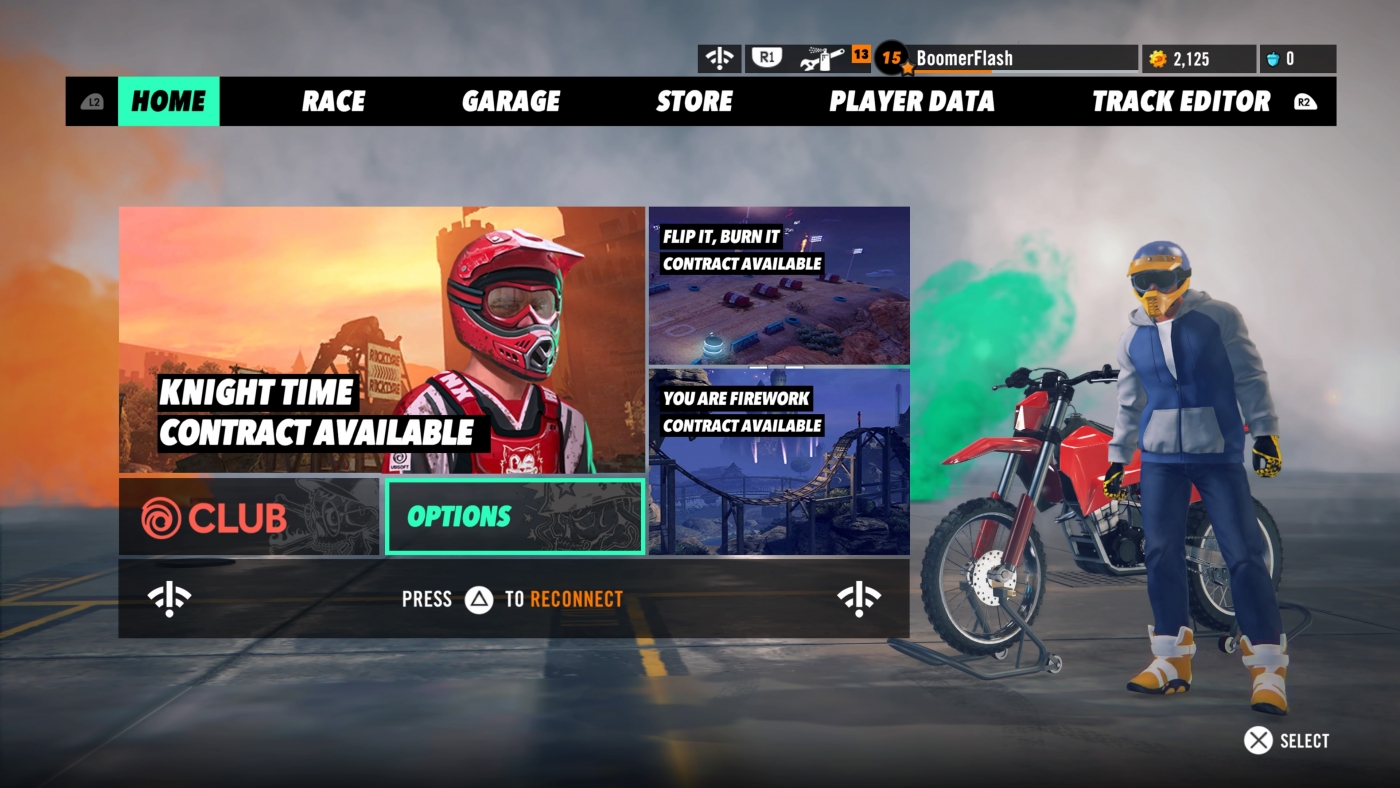Switch to the RACE tab
The image size is (1400, 788).
coord(334,101)
